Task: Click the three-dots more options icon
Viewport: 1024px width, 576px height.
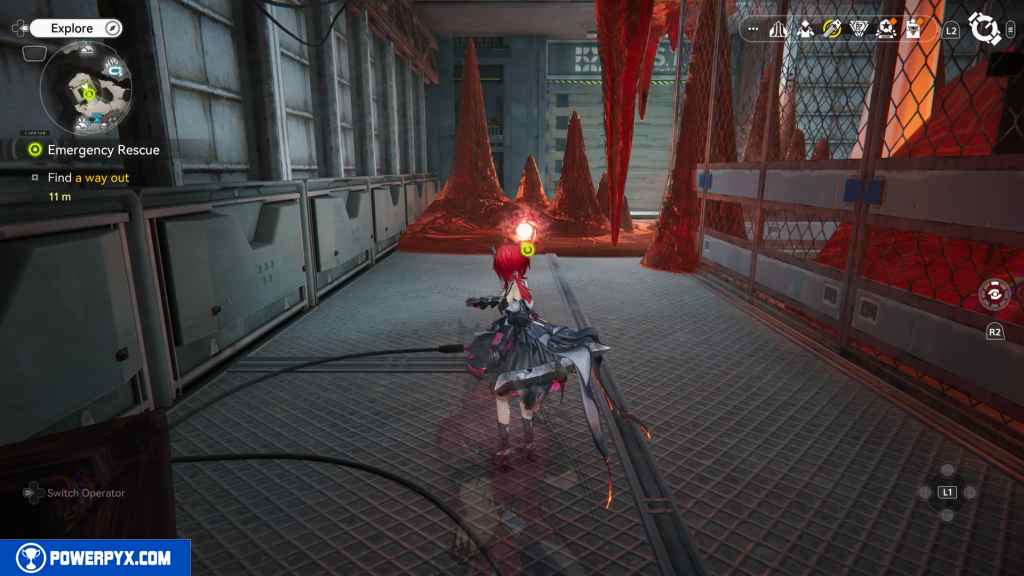Action: [x=753, y=30]
